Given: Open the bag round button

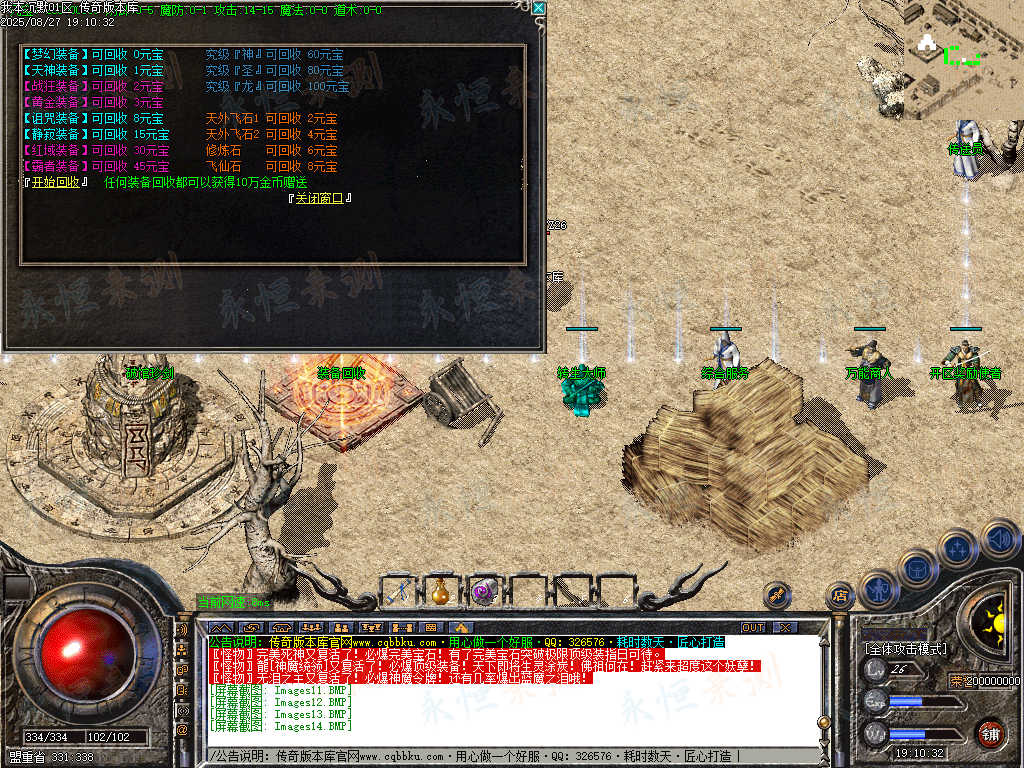Looking at the screenshot, I should pos(917,569).
